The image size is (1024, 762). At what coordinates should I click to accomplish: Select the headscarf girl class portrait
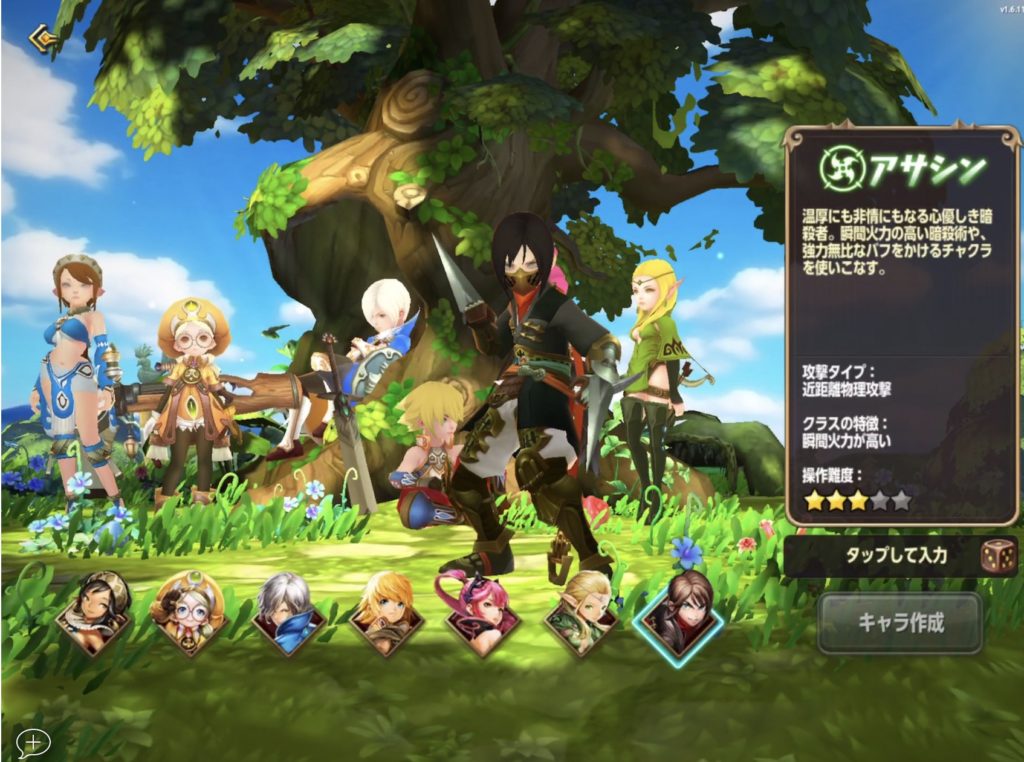point(93,612)
